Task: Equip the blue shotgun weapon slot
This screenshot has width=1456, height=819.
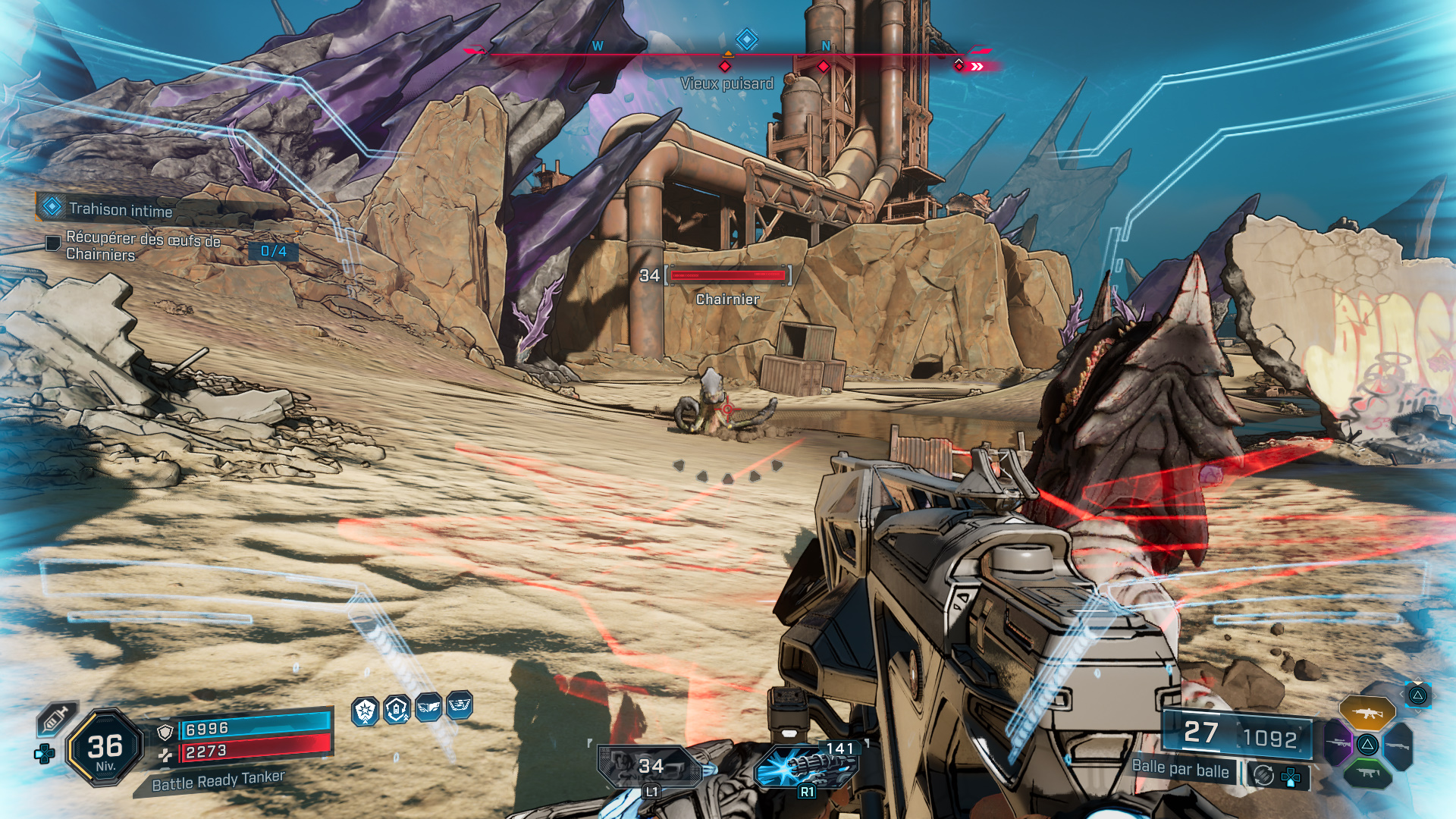Action: coord(1399,745)
